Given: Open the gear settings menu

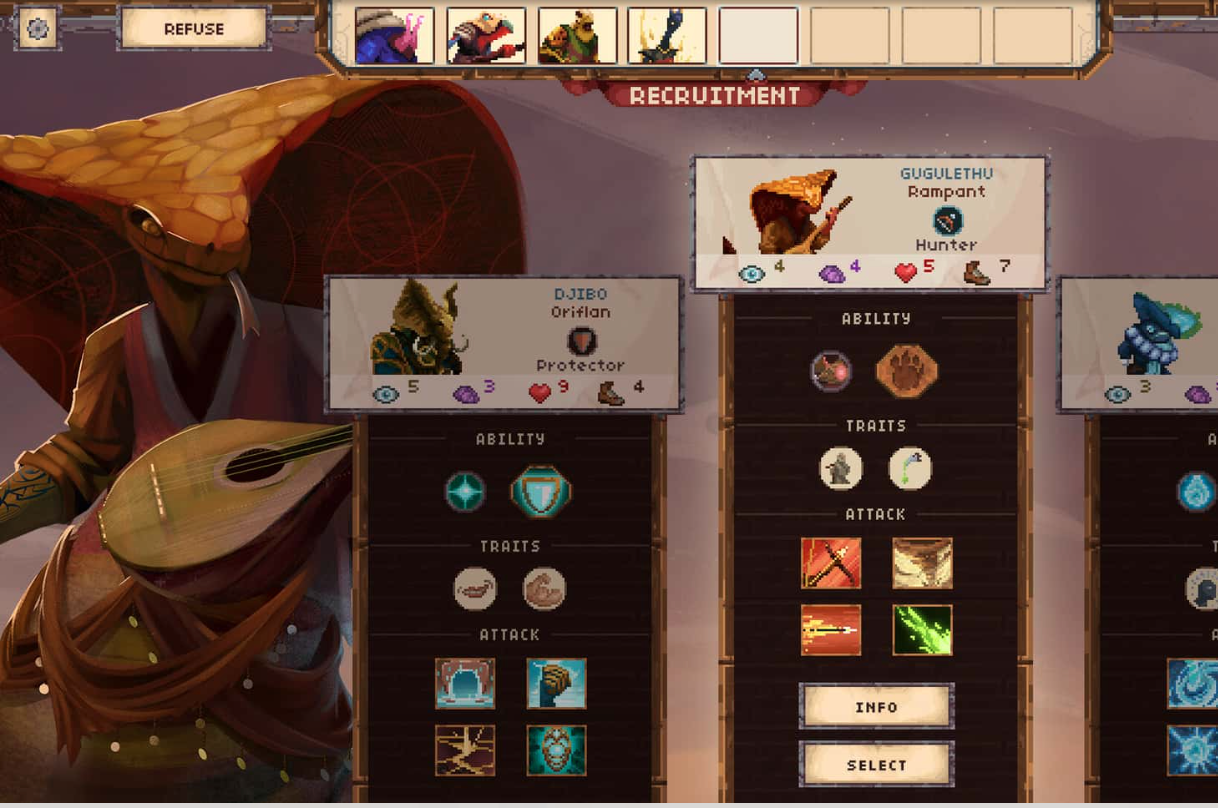Looking at the screenshot, I should coord(38,28).
